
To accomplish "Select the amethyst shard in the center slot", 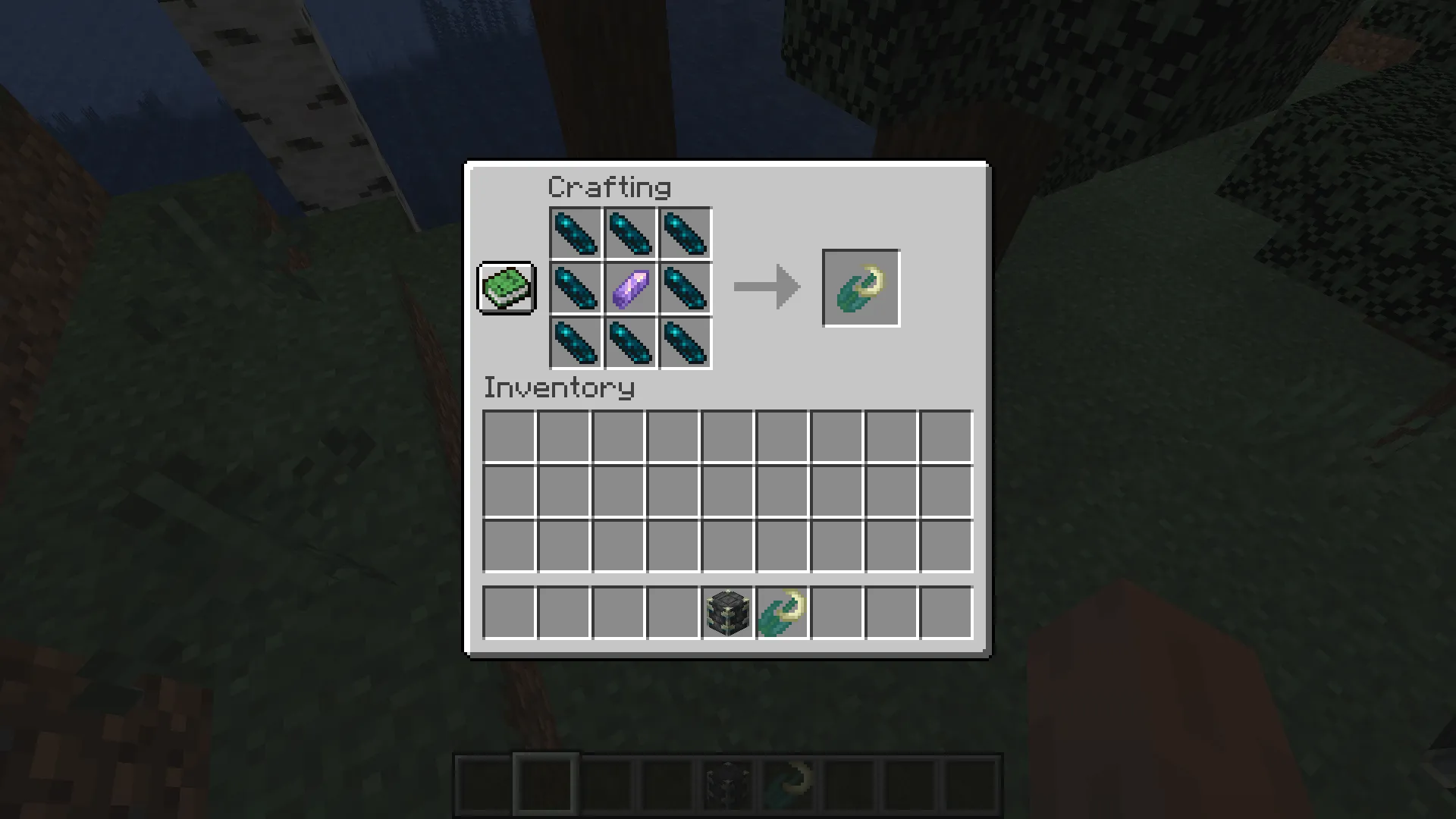I will pos(629,288).
